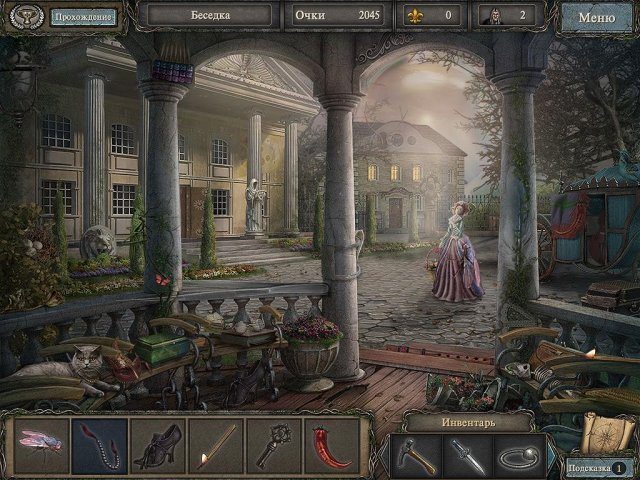Pick the dagger from inventory
This screenshot has height=480, width=640.
click(468, 456)
